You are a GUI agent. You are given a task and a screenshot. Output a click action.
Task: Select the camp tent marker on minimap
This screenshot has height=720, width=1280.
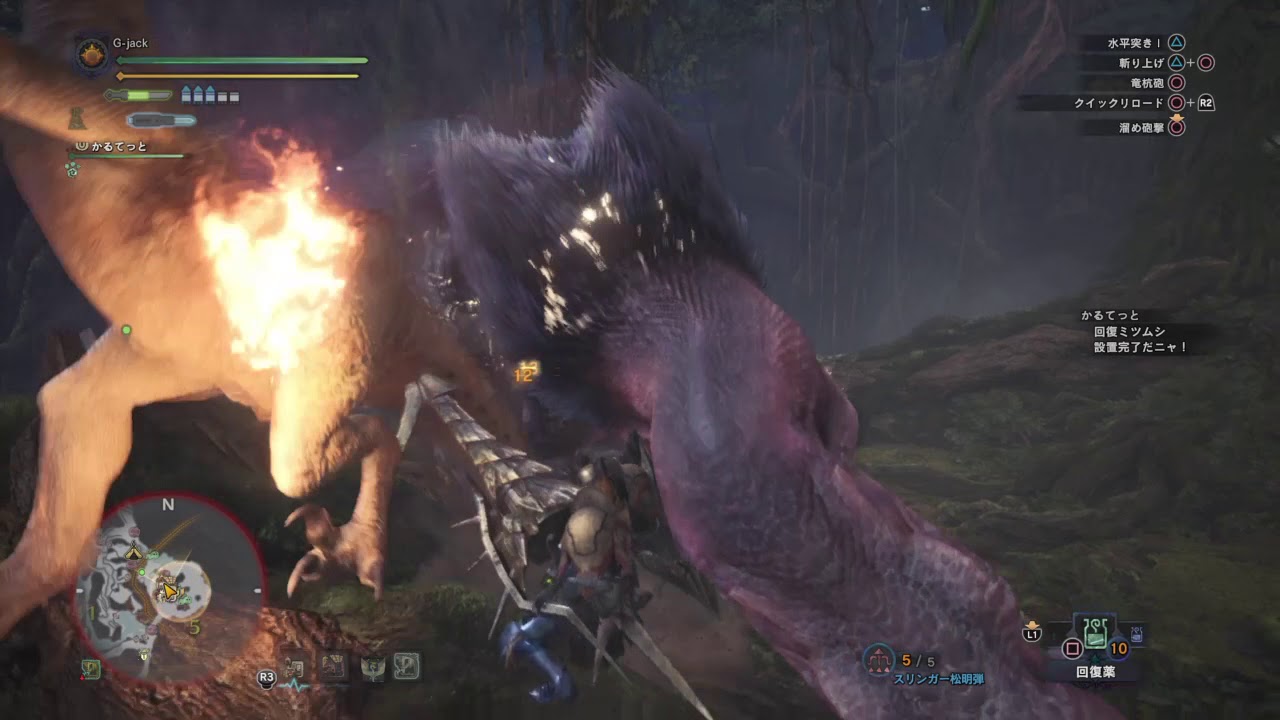click(133, 551)
